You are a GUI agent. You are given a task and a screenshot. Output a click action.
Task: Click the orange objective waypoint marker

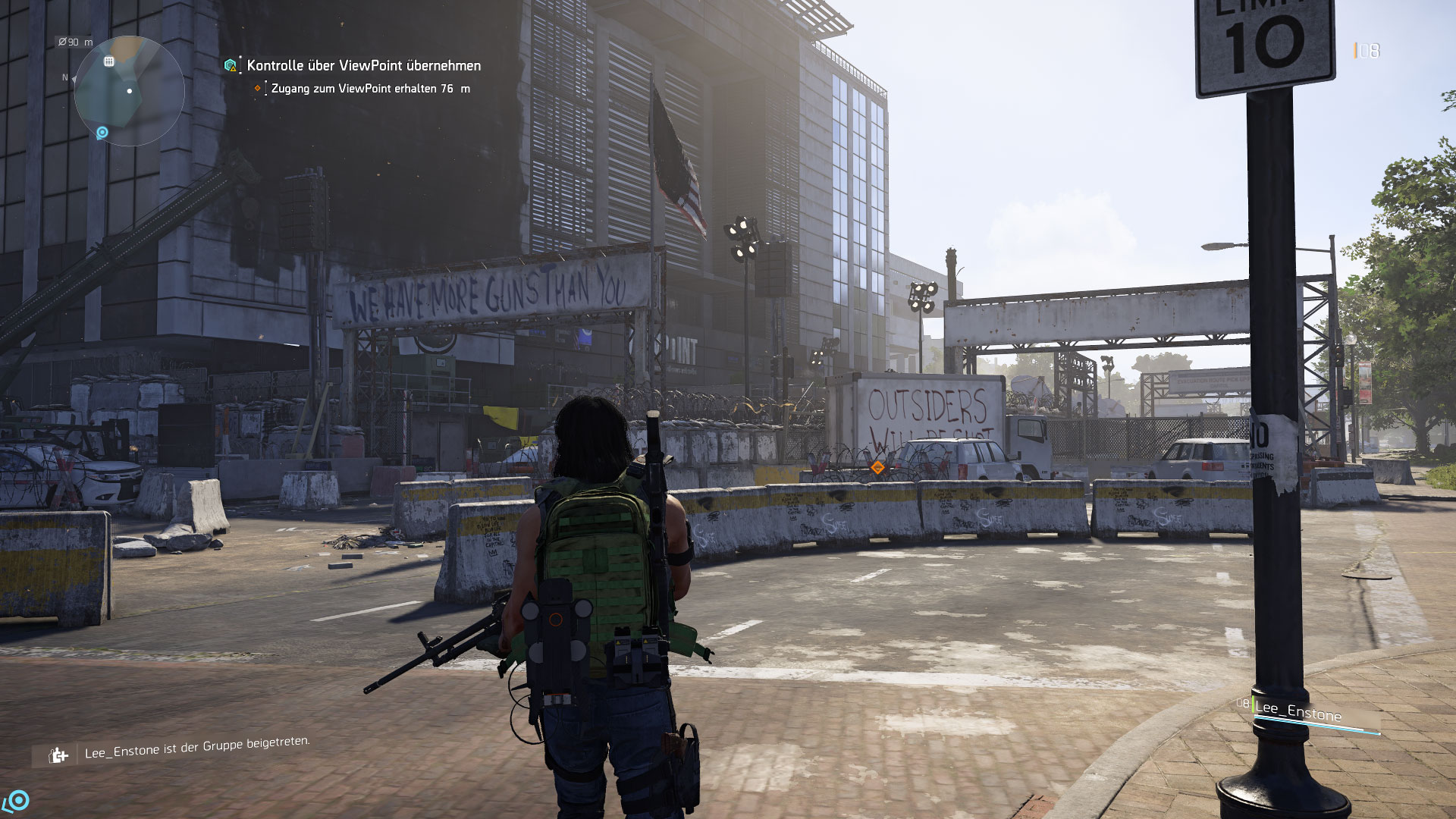coord(877,468)
